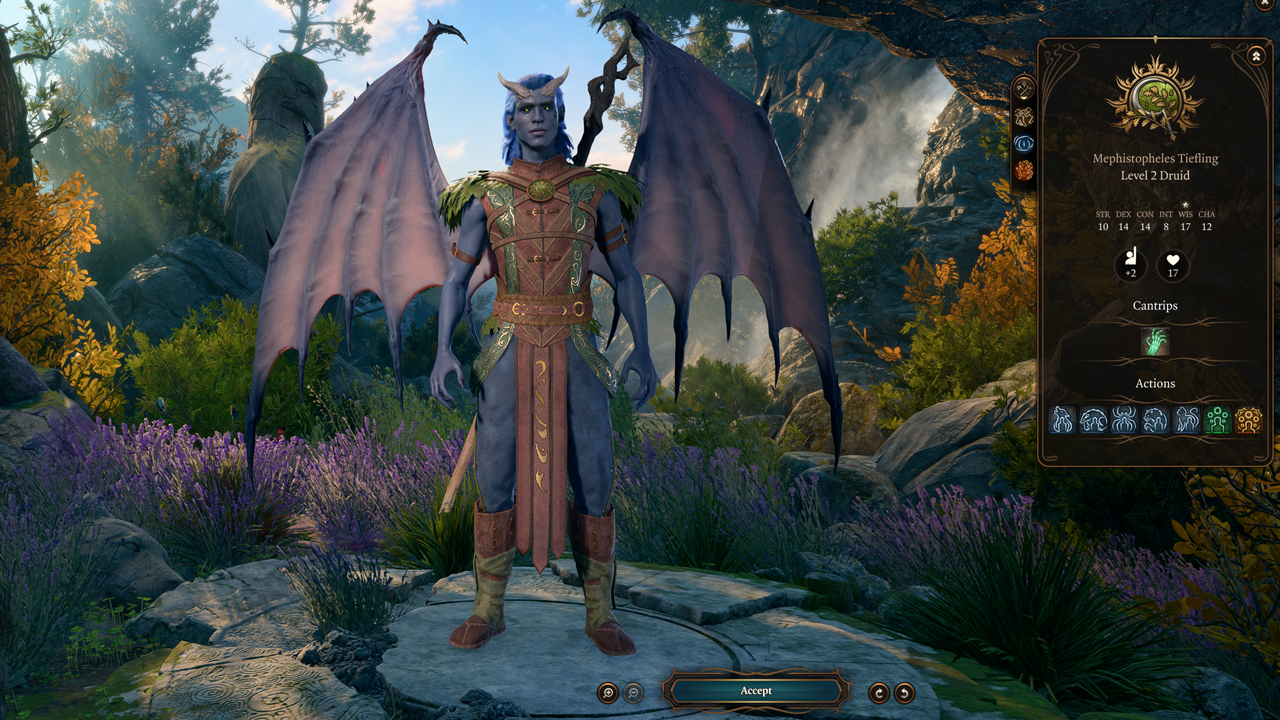
Task: Pick the green tree figure action
Action: point(1217,420)
